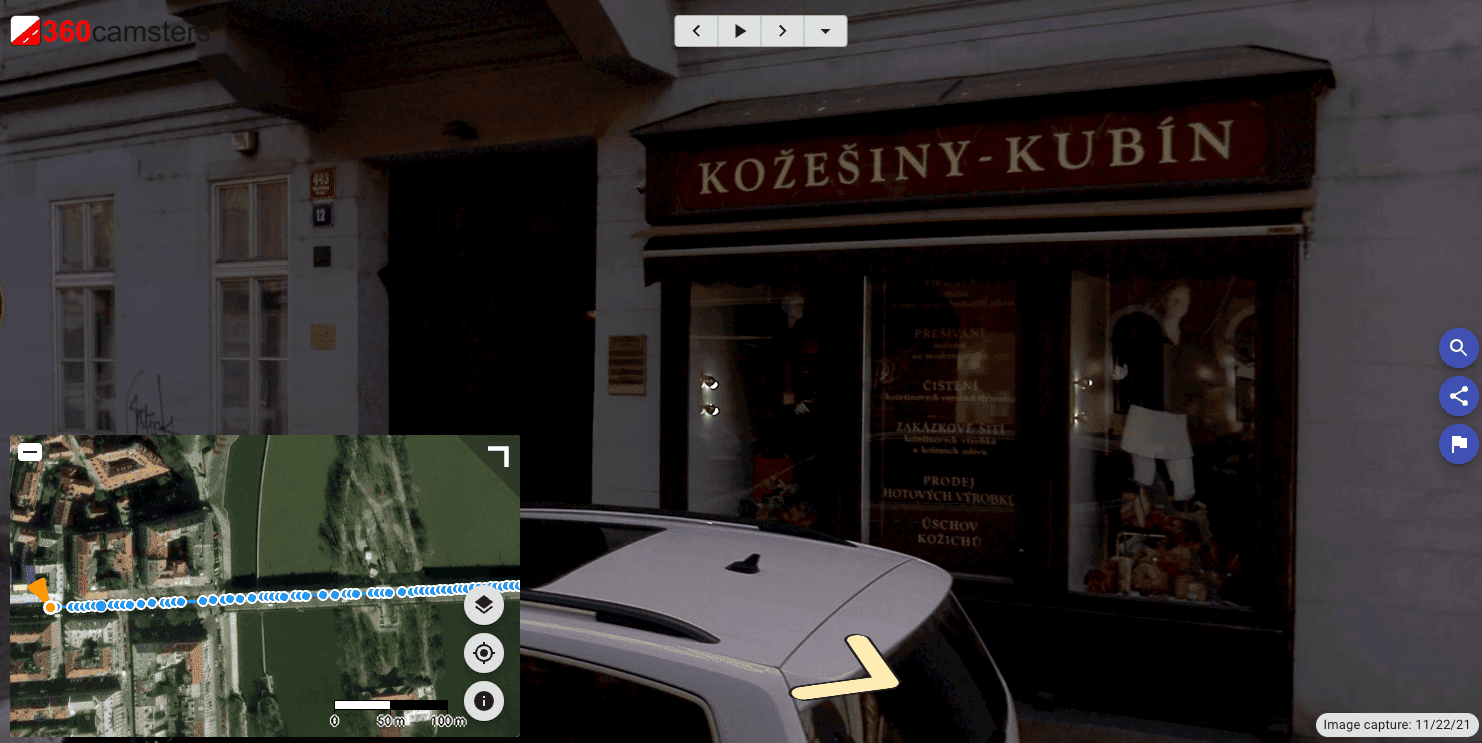Open the playback options dropdown arrow
The height and width of the screenshot is (743, 1482).
[825, 31]
